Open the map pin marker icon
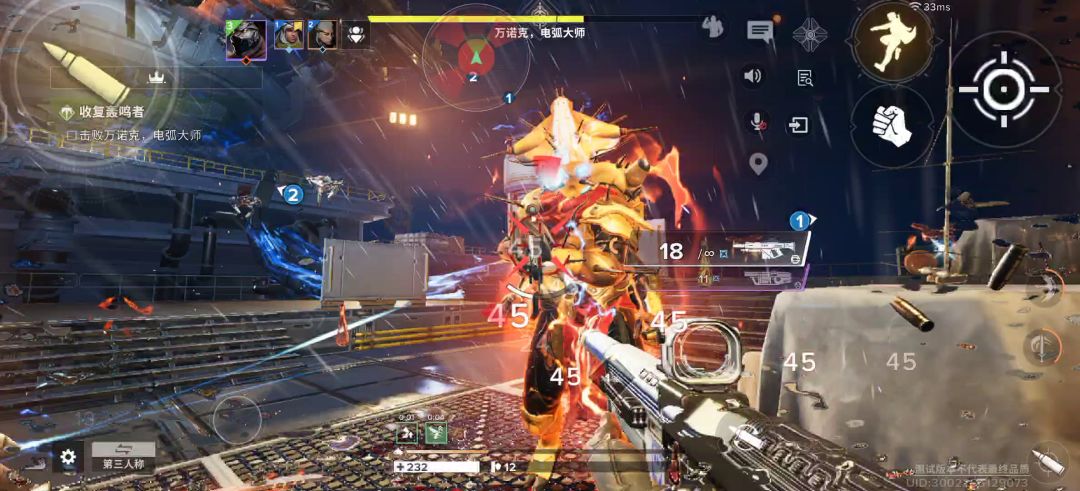This screenshot has width=1080, height=491. coord(758,164)
